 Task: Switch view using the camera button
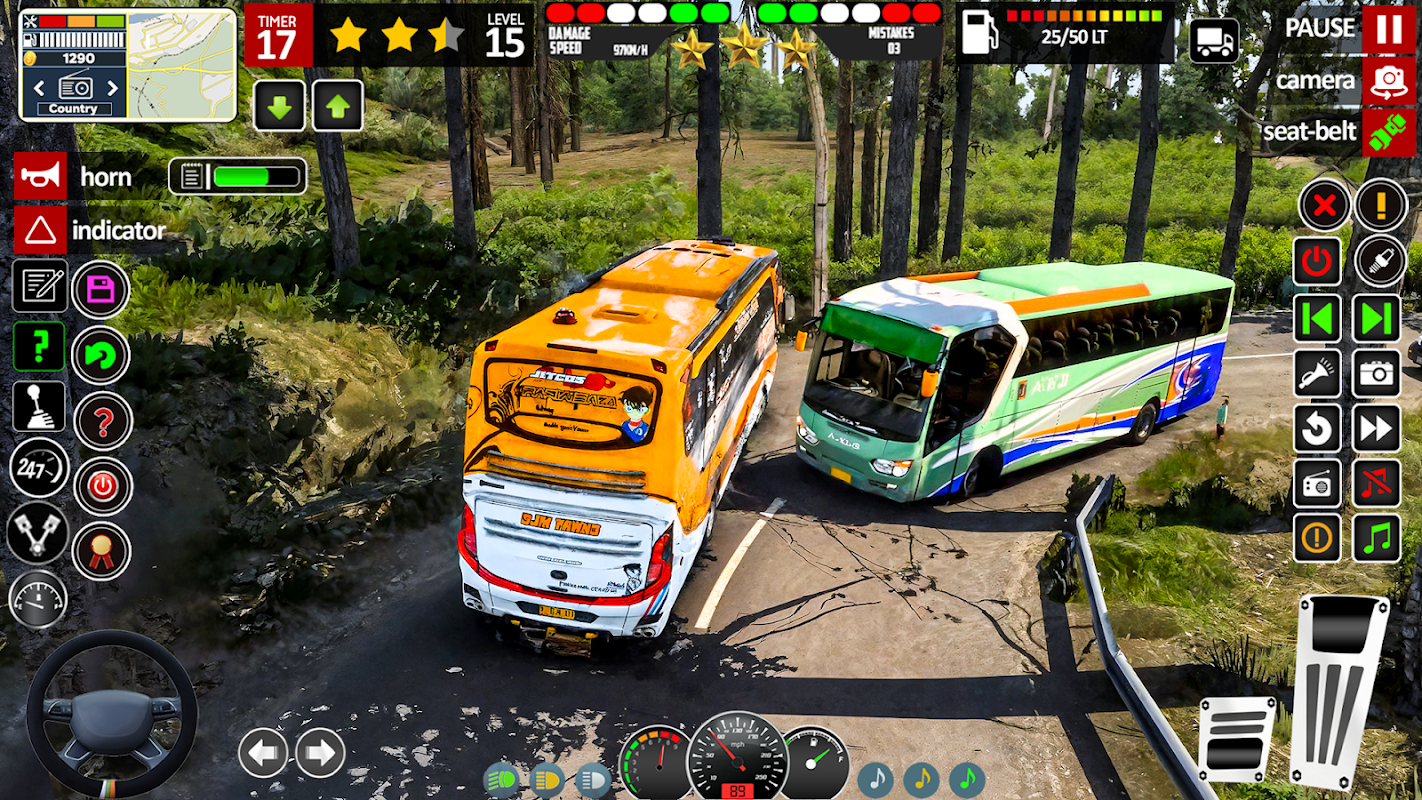[1388, 81]
